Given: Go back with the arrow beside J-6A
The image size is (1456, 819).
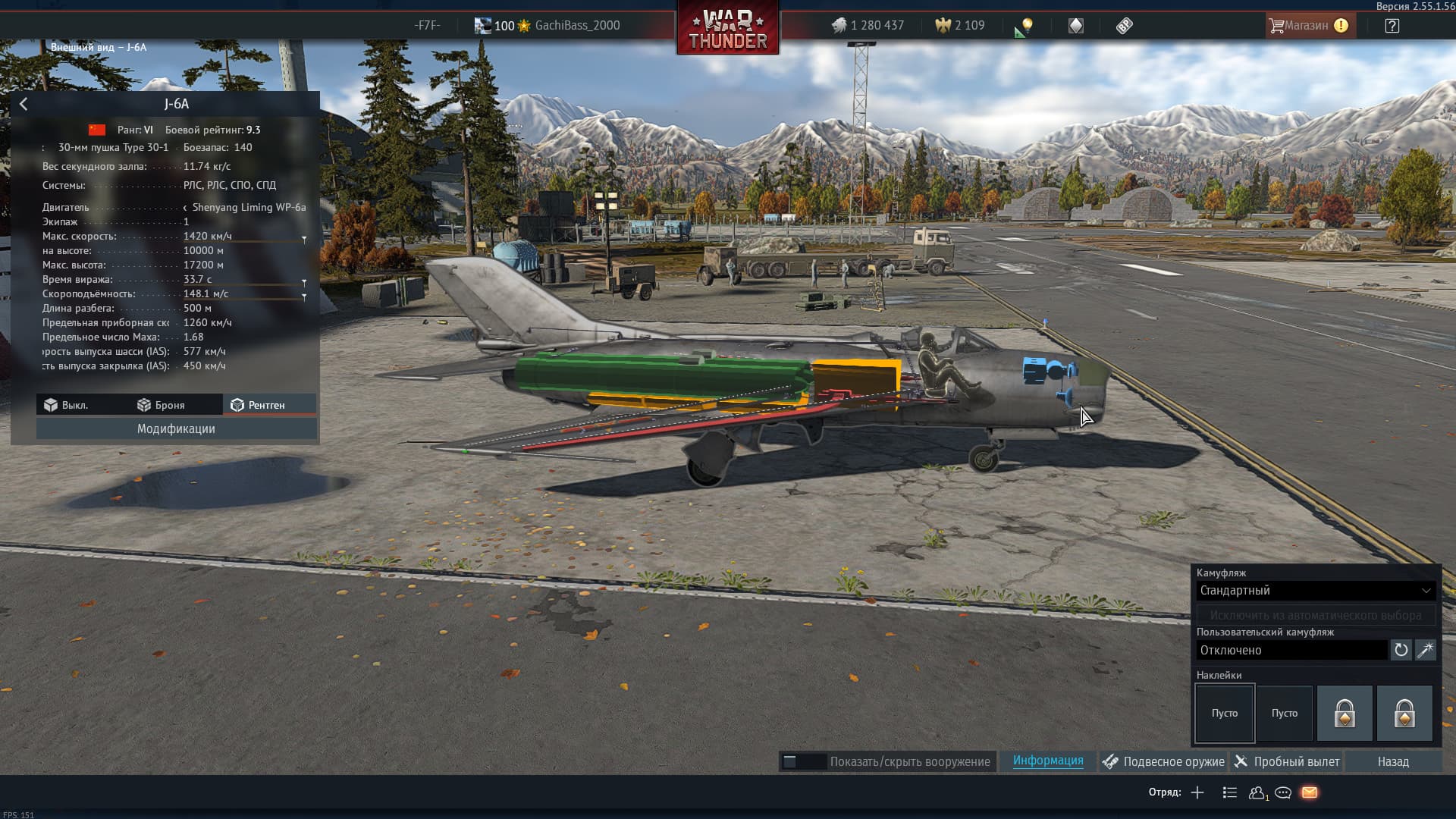Looking at the screenshot, I should tap(24, 105).
